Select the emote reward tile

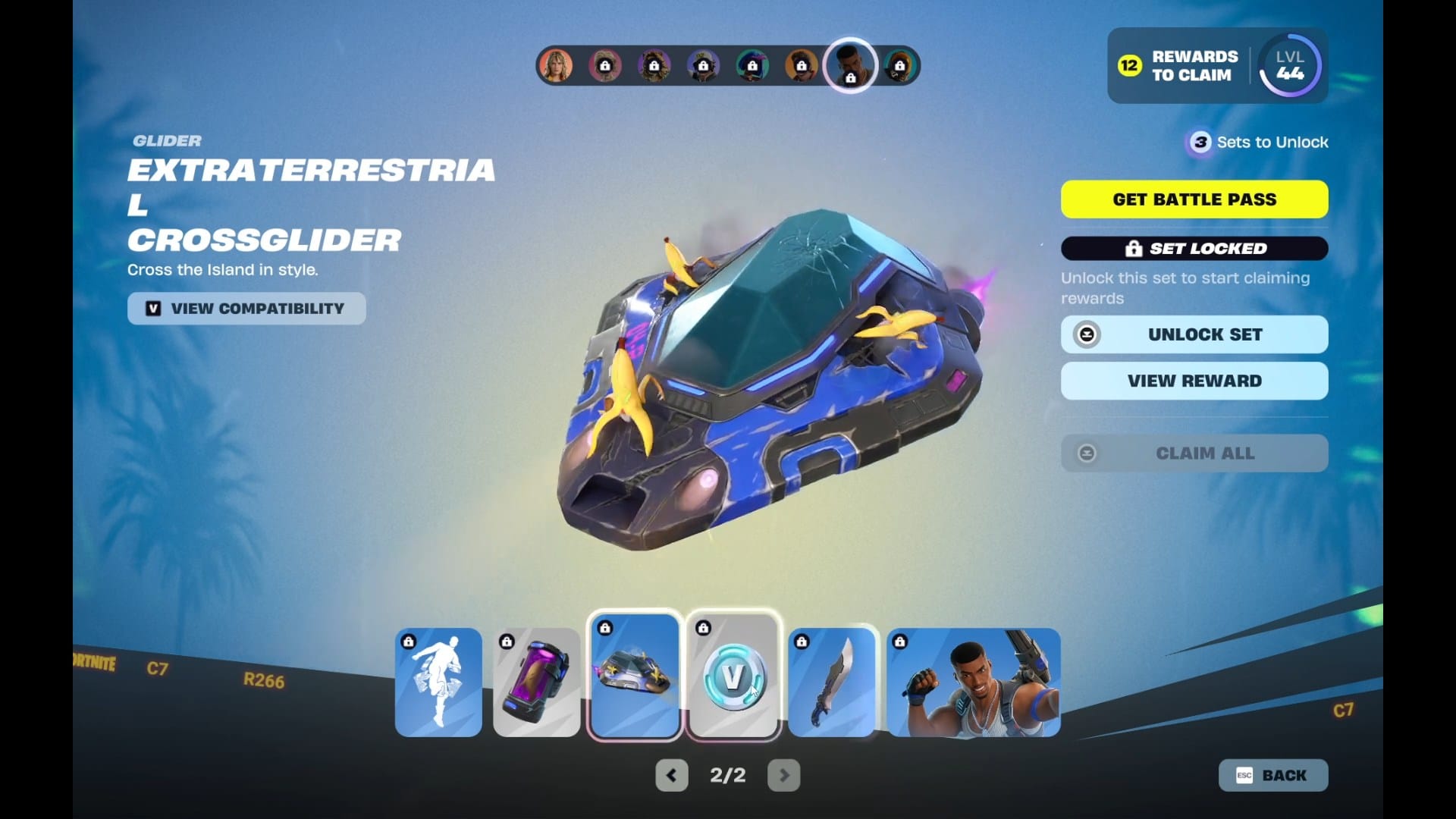(x=438, y=682)
